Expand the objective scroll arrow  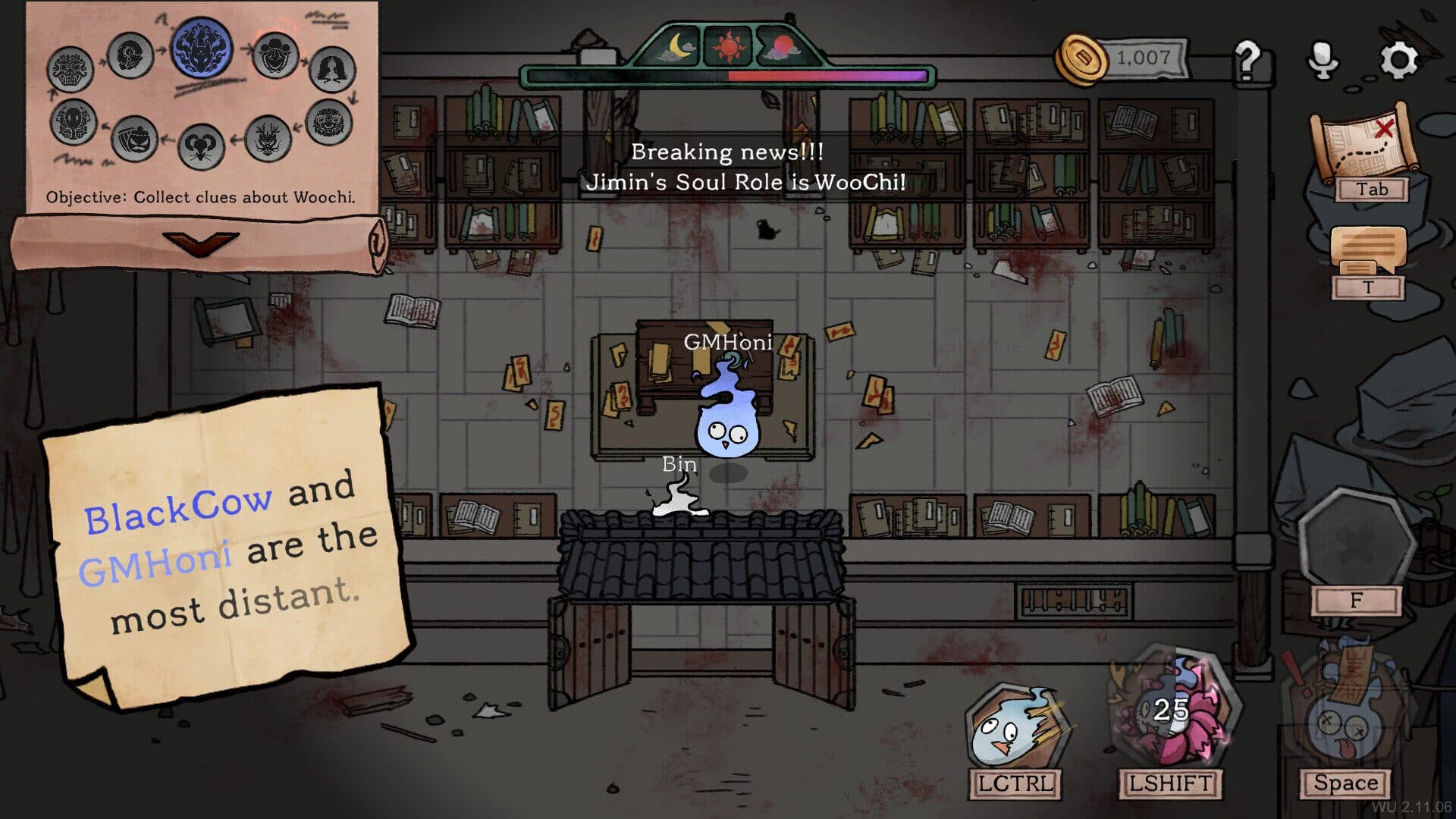200,244
